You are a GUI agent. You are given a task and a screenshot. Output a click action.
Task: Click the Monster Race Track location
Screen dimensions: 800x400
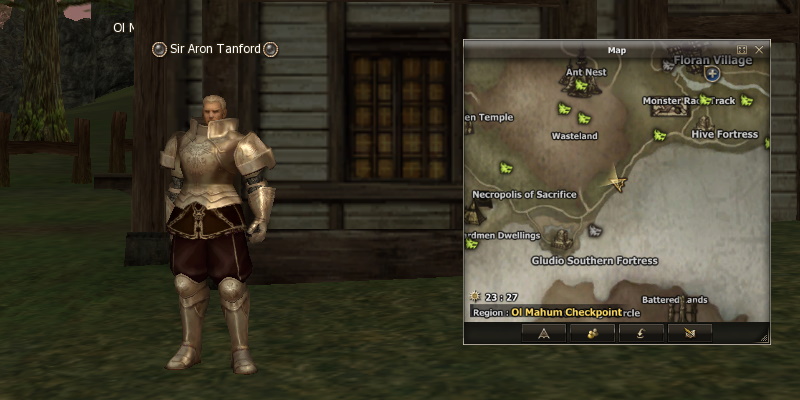coord(690,101)
